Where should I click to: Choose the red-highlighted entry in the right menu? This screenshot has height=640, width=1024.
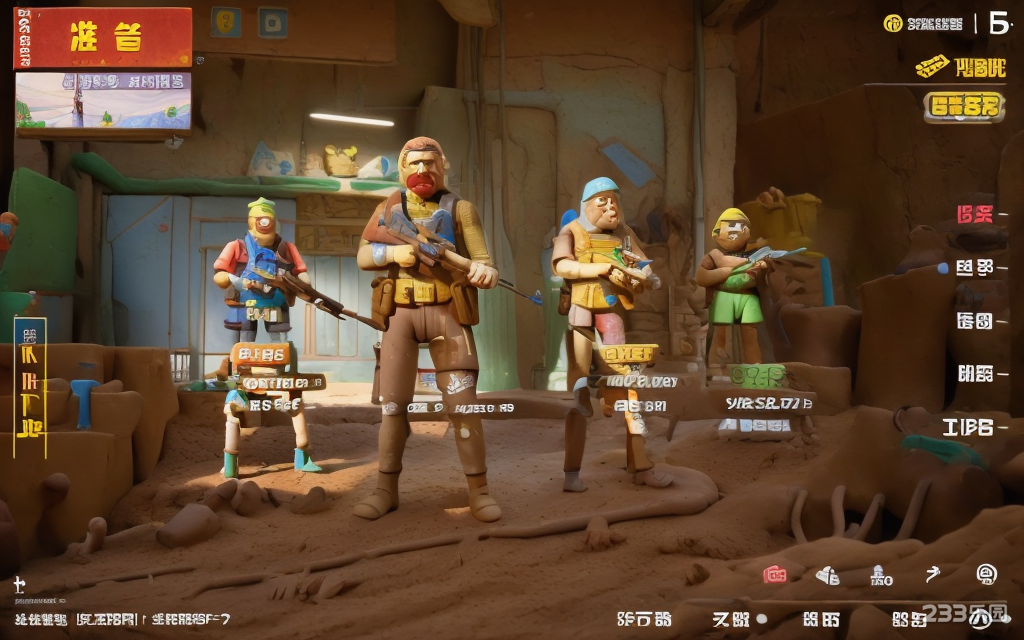pyautogui.click(x=975, y=213)
